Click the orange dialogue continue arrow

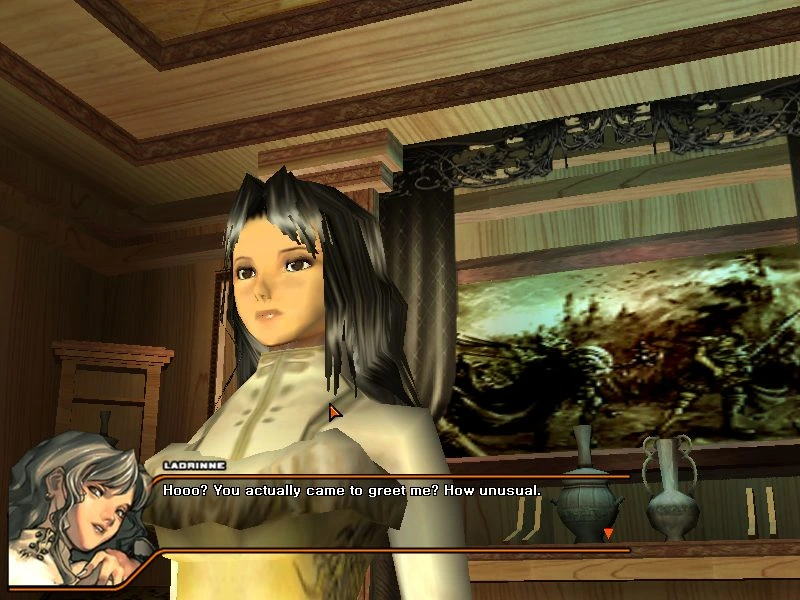(x=607, y=534)
